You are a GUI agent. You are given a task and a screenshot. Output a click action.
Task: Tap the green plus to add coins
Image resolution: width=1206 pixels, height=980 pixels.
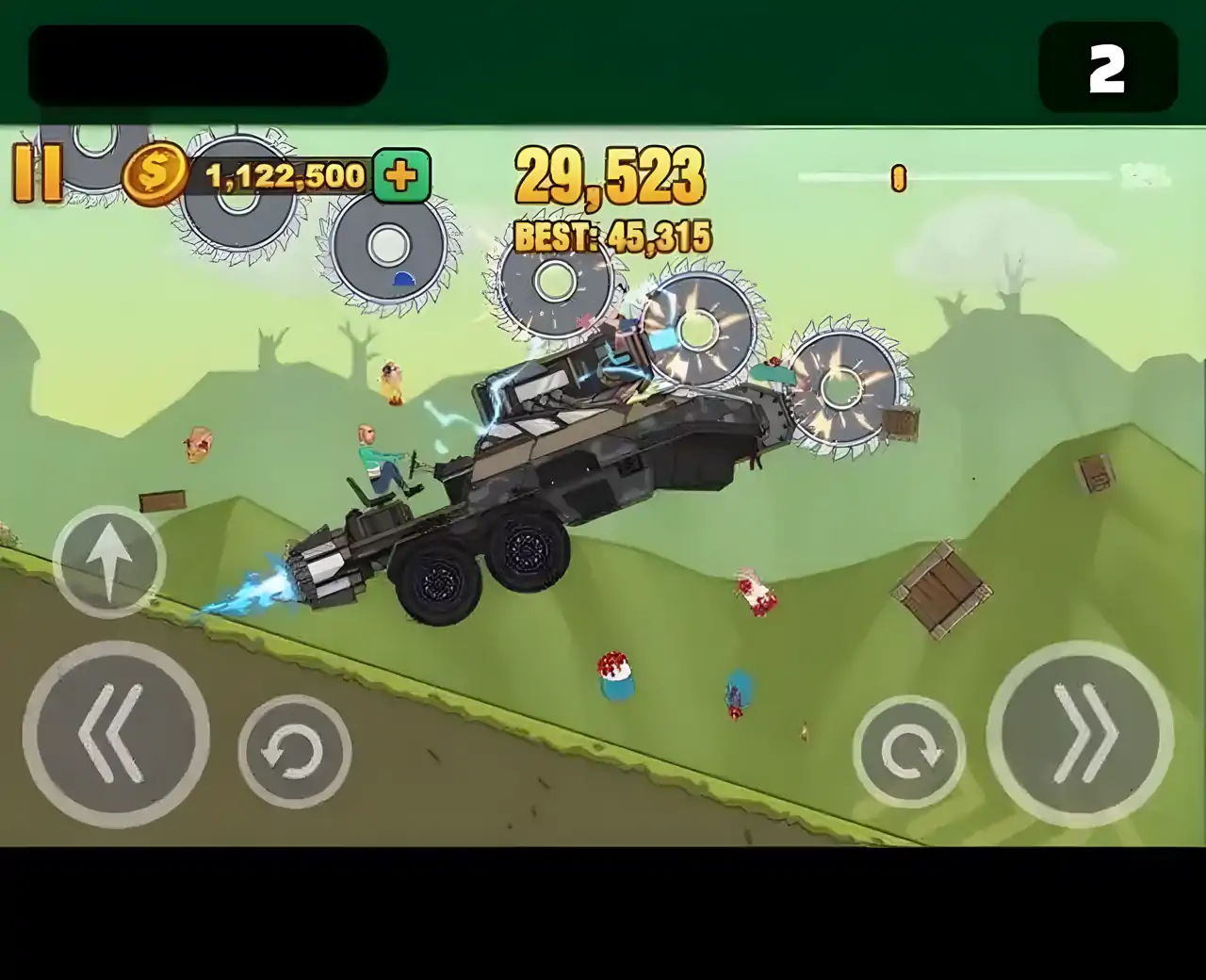click(401, 175)
